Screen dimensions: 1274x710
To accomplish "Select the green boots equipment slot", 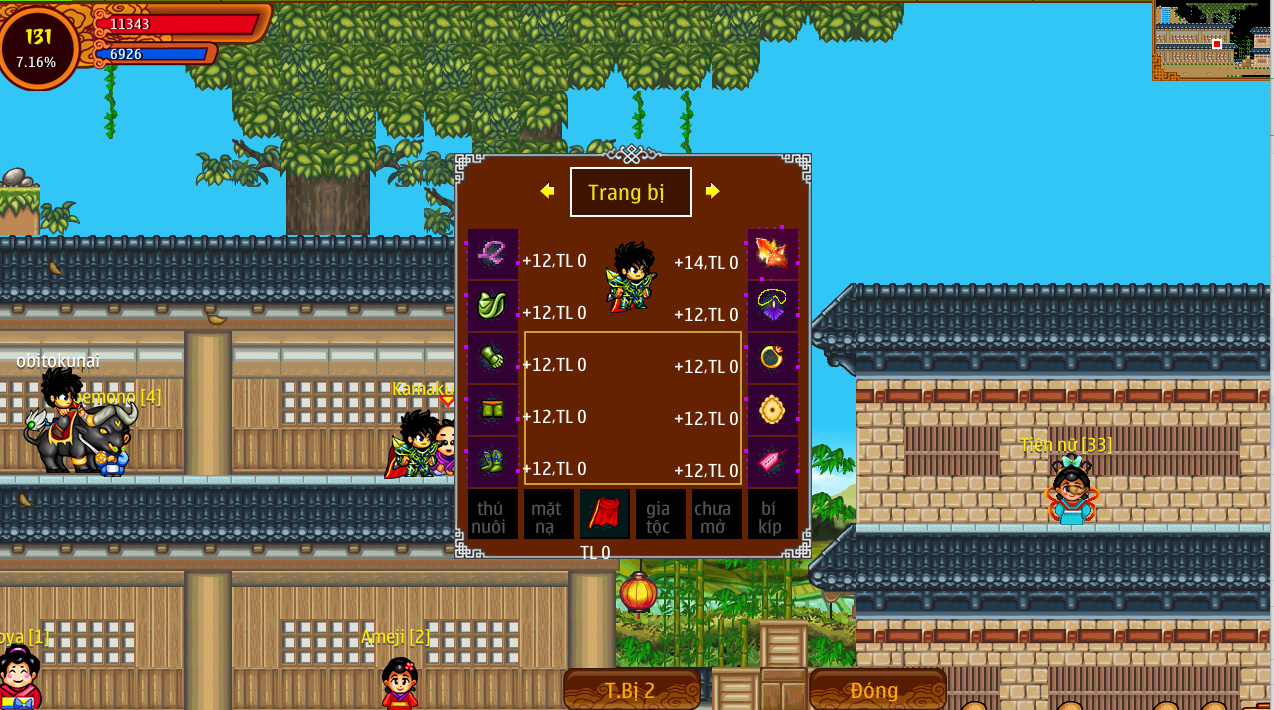I will (x=492, y=462).
